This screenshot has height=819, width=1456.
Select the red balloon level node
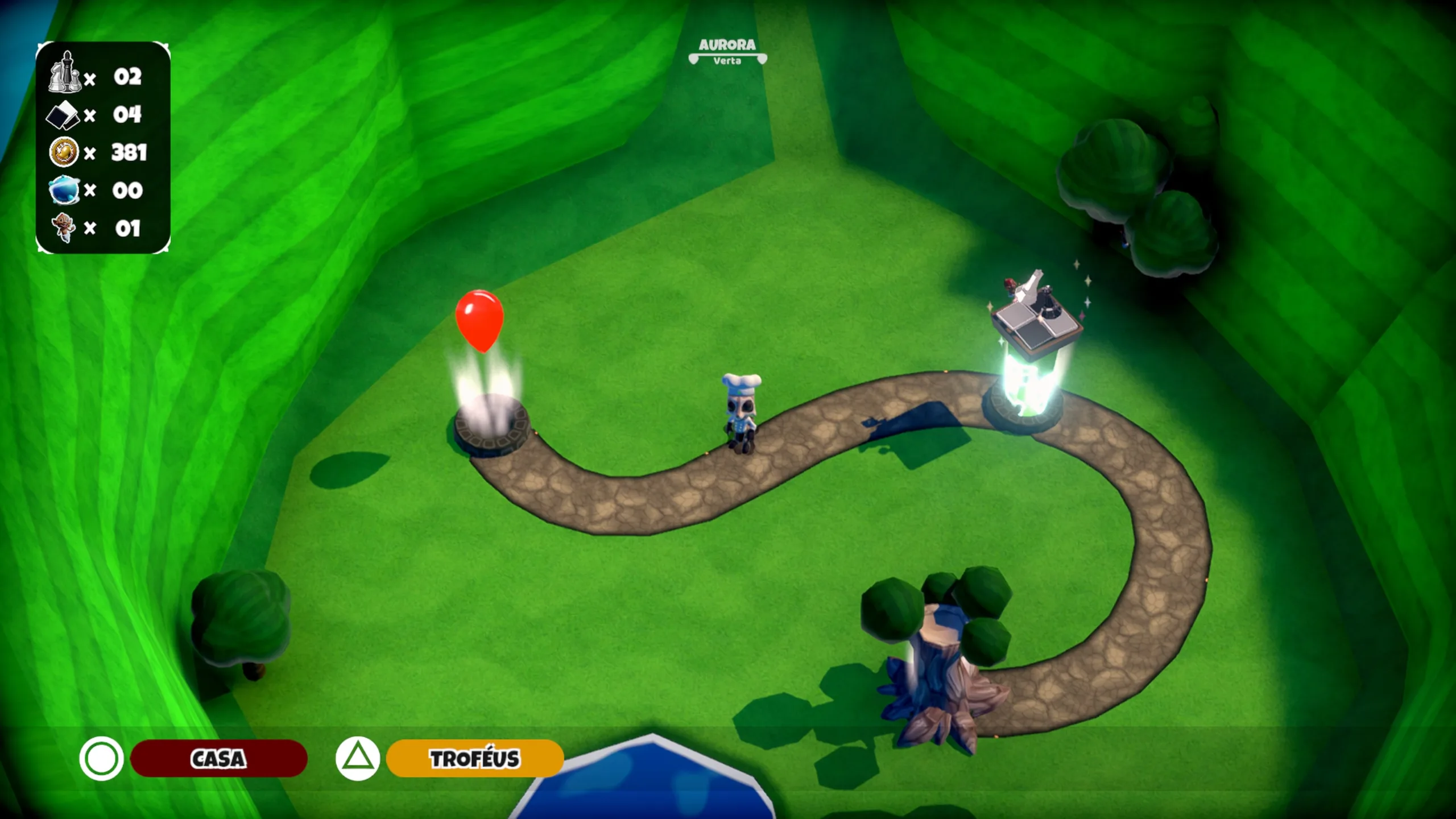click(479, 320)
